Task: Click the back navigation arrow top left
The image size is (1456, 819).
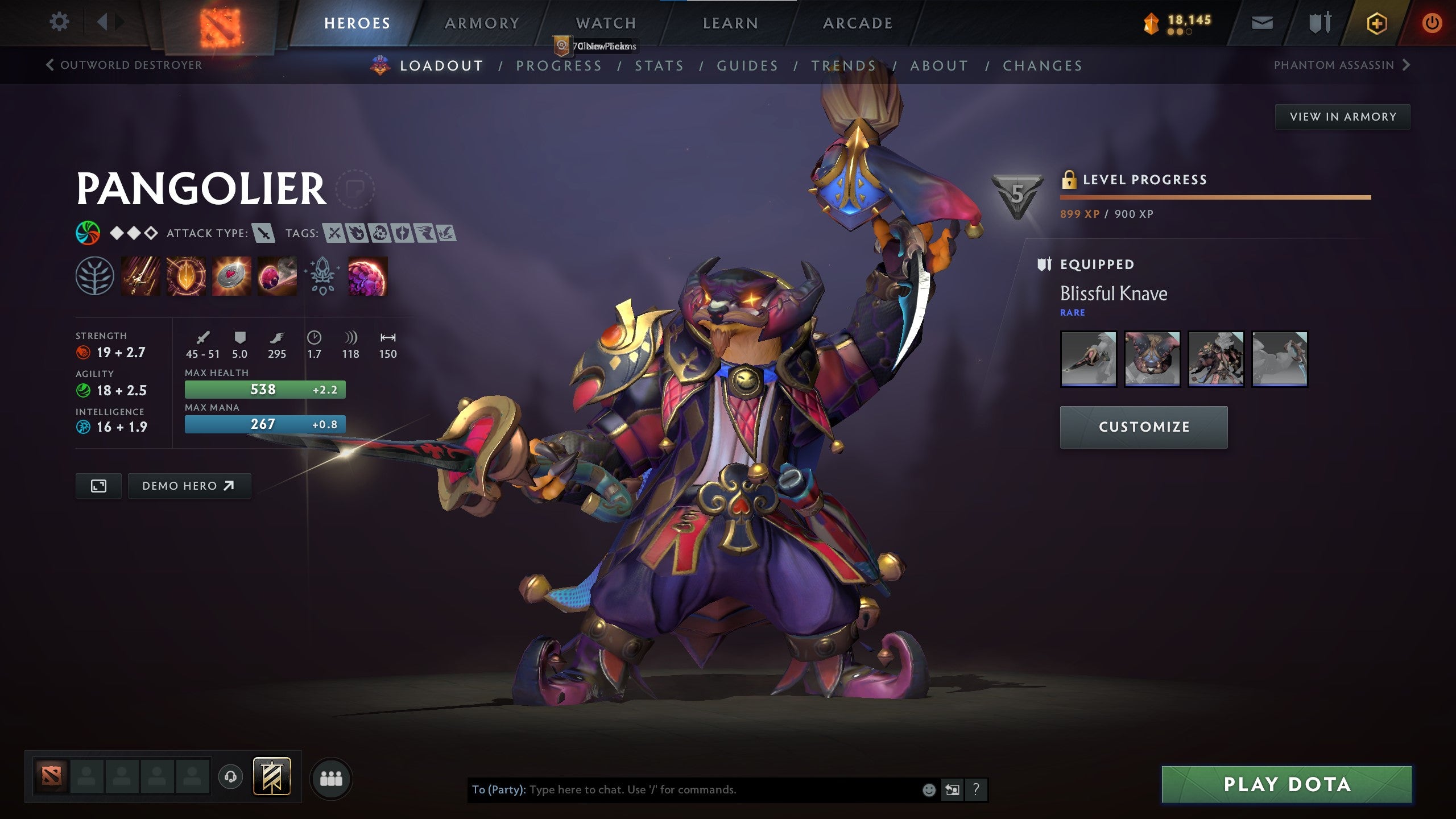Action: (x=103, y=22)
